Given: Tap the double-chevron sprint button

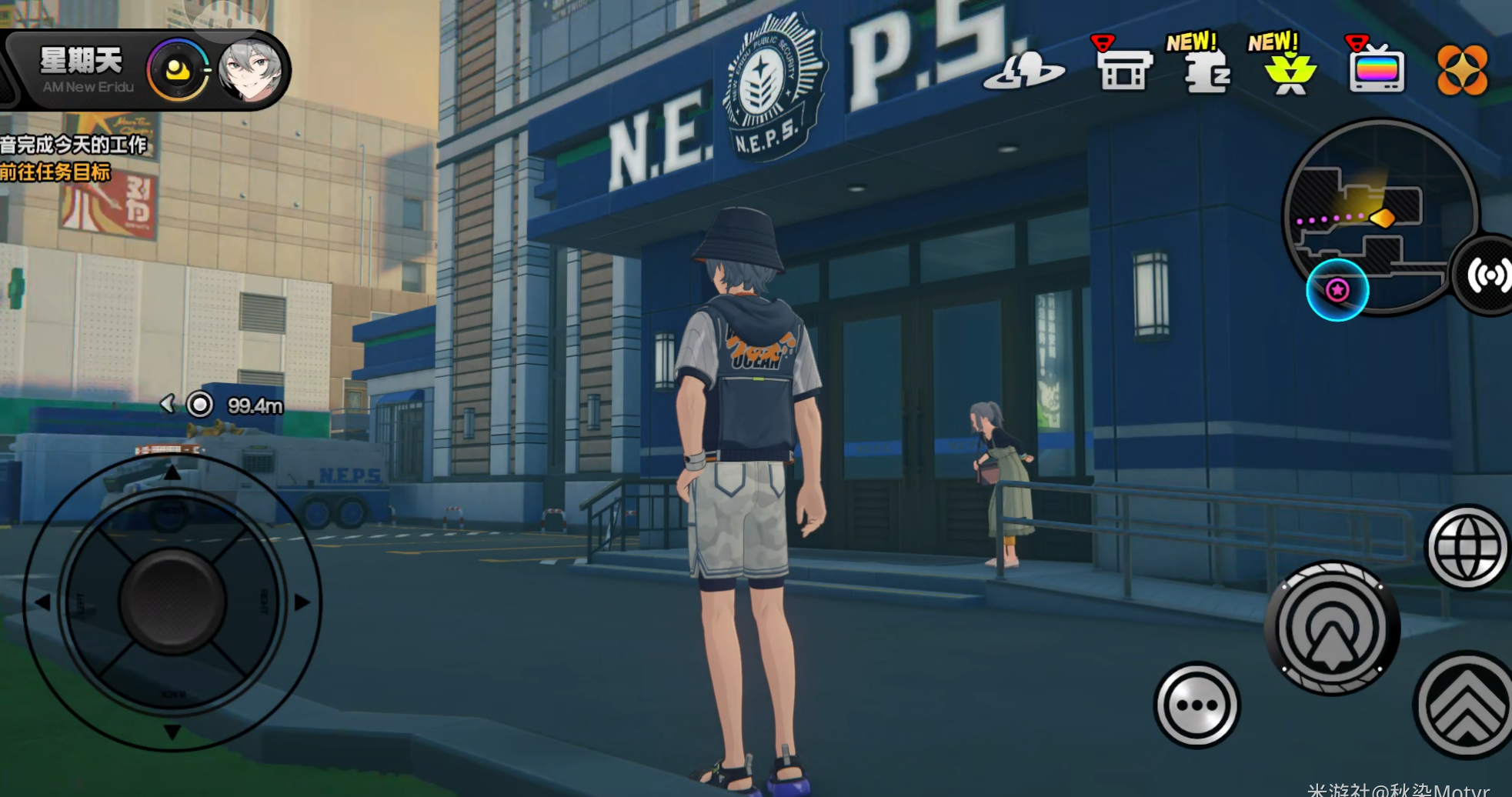Looking at the screenshot, I should tap(1466, 704).
